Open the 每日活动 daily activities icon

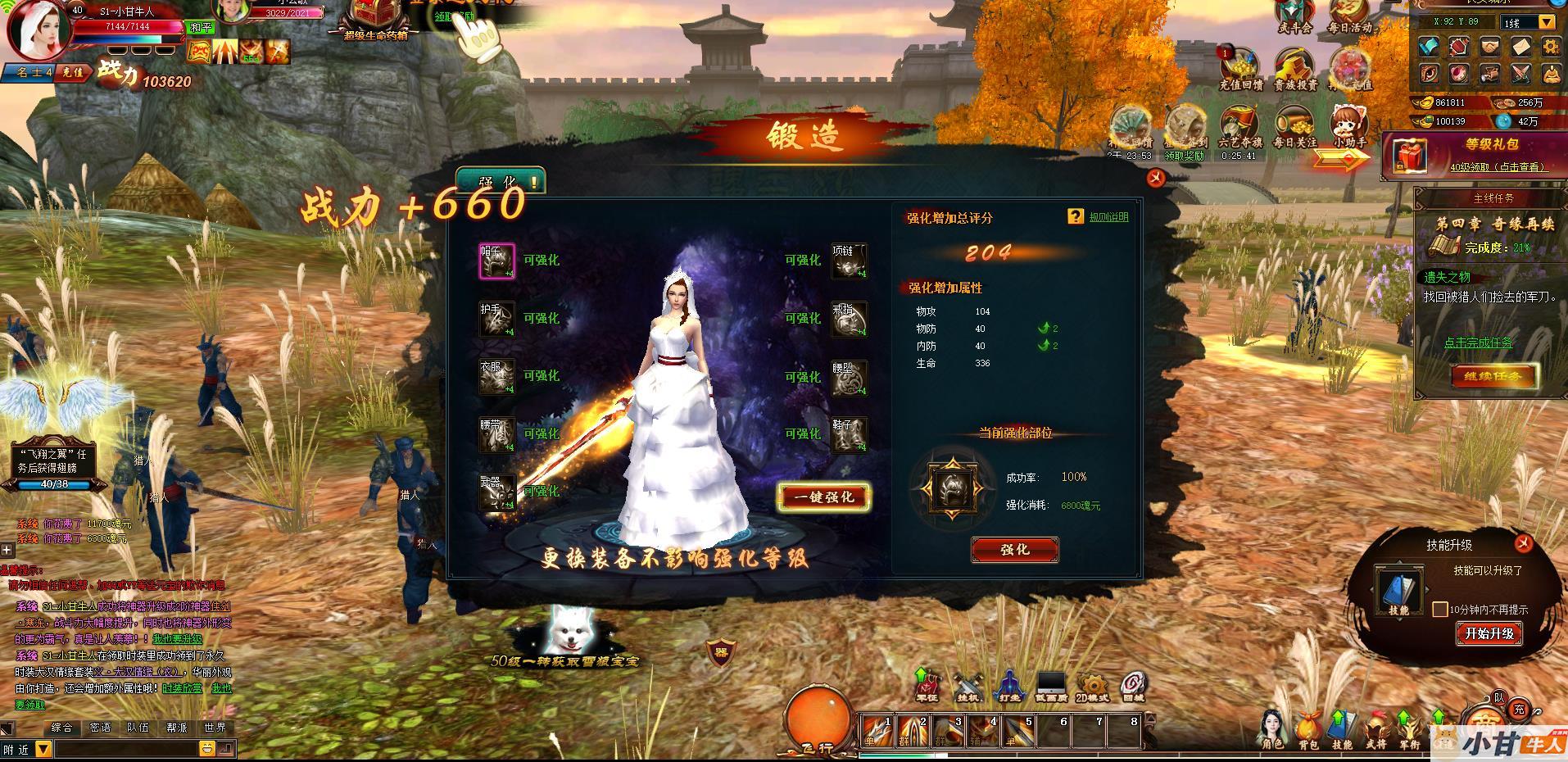(1349, 16)
